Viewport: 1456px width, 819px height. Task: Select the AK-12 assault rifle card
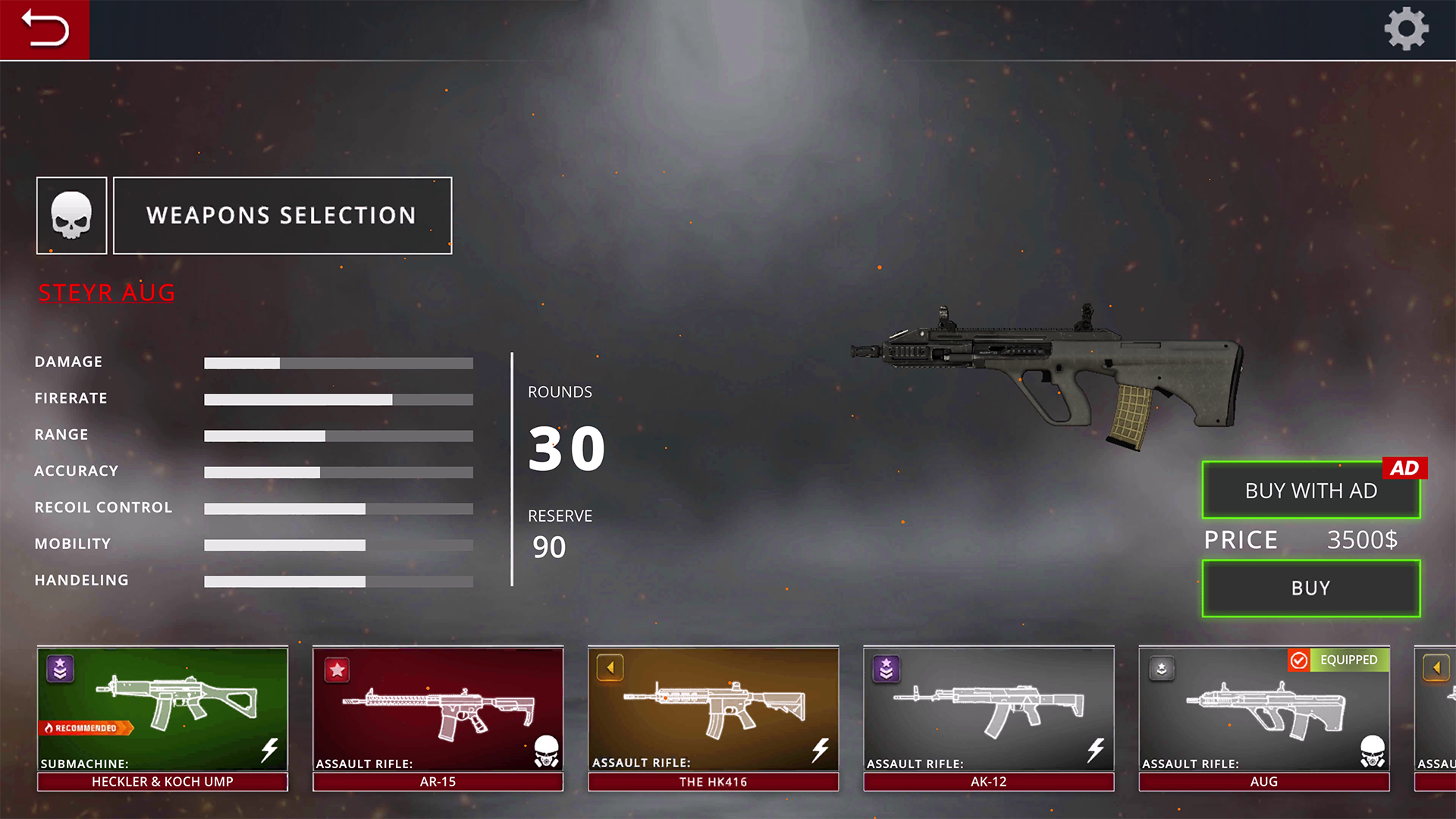988,718
